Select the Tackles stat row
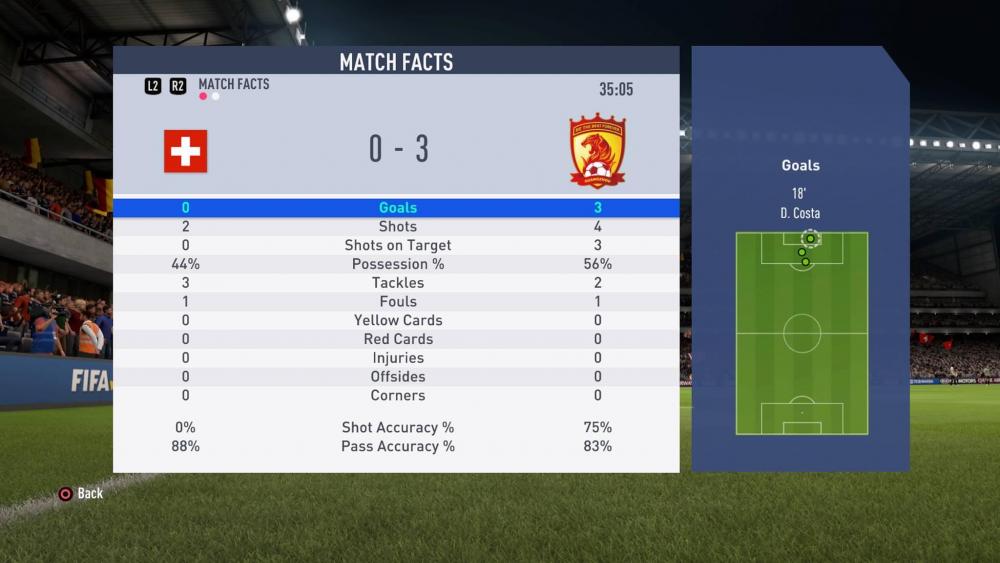Viewport: 1000px width, 563px height. (x=397, y=283)
